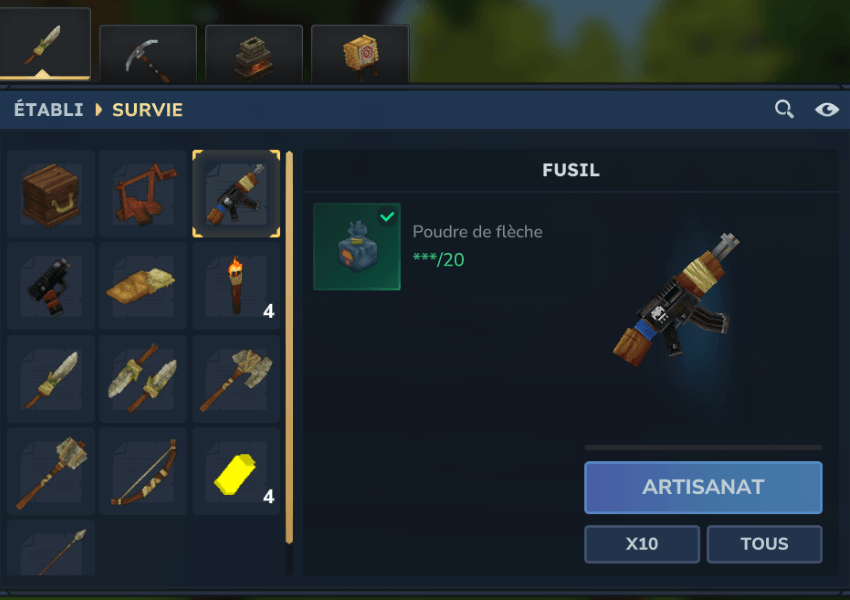
Task: Select the stone axe recipe
Action: [236, 379]
